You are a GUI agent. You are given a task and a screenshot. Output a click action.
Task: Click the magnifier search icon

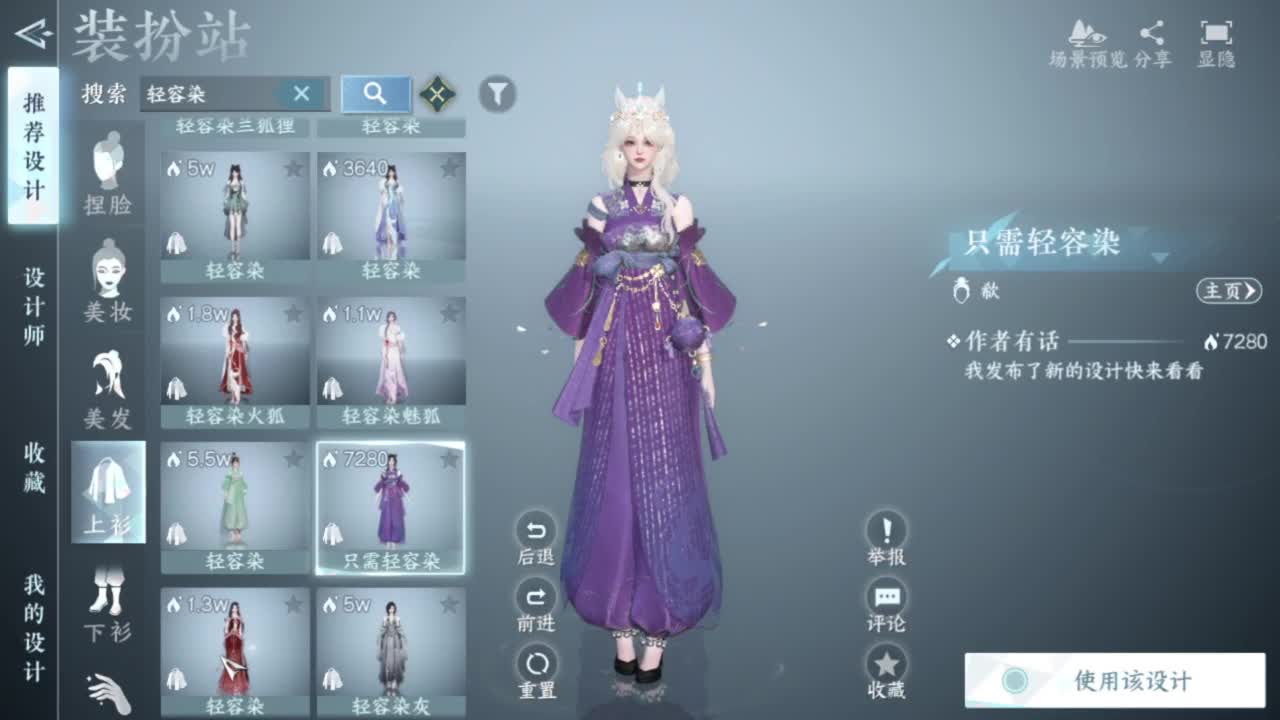[x=374, y=94]
